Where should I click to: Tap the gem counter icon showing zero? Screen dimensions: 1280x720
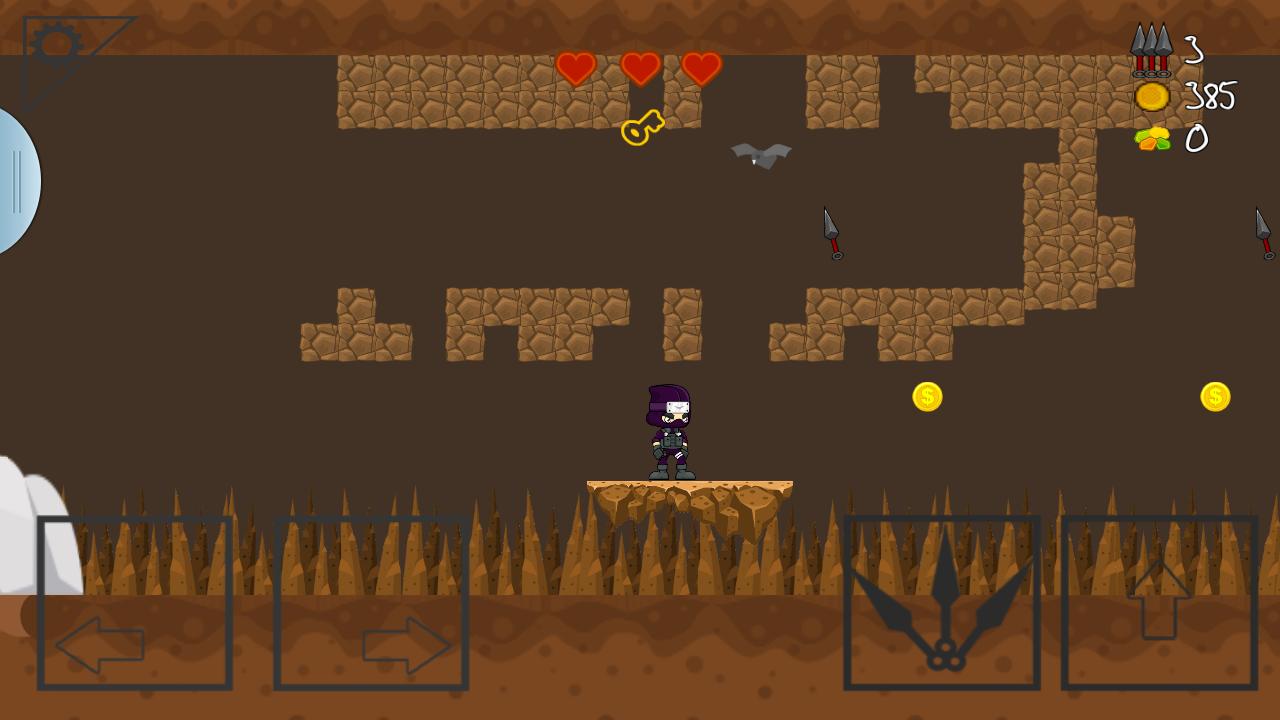[x=1153, y=140]
